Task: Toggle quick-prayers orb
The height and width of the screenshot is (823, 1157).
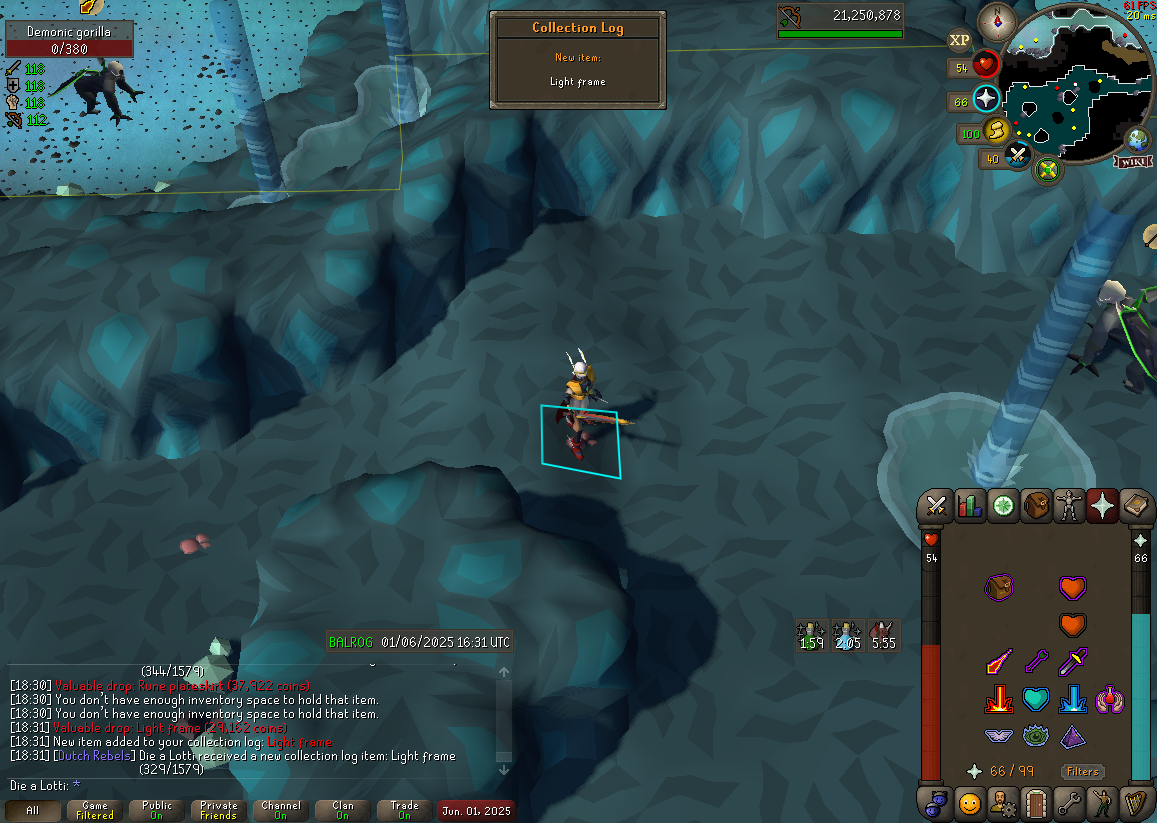Action: [987, 99]
